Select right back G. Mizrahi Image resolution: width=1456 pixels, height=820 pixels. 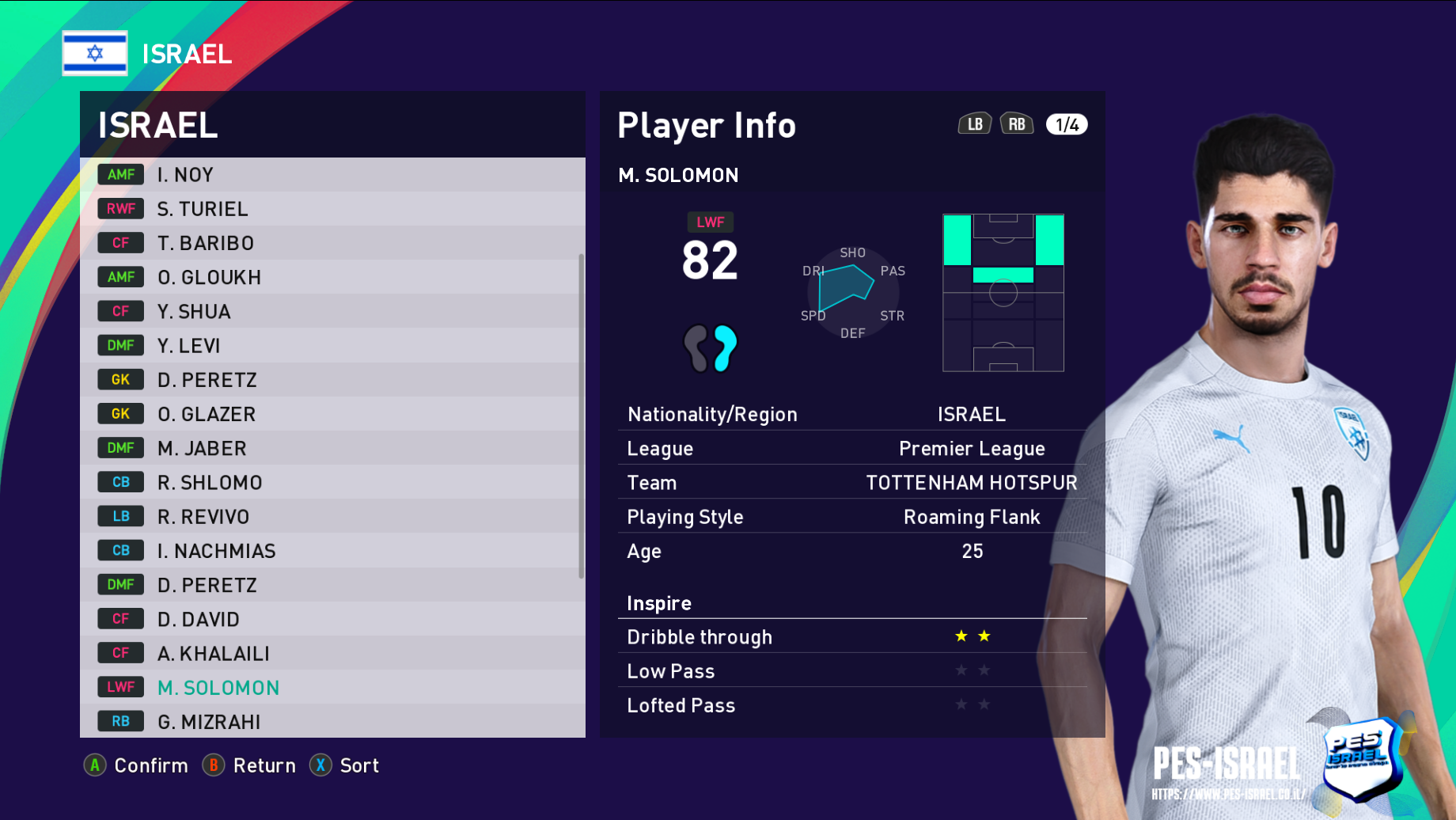click(332, 721)
